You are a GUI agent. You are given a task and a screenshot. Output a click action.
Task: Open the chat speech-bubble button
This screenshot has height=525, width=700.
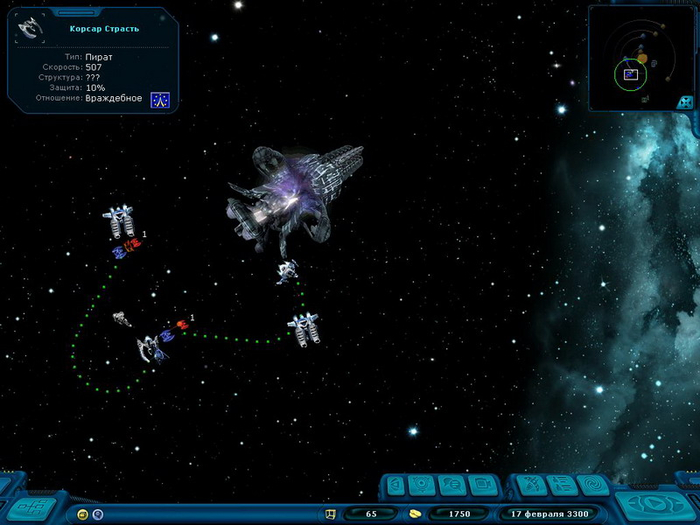point(450,487)
